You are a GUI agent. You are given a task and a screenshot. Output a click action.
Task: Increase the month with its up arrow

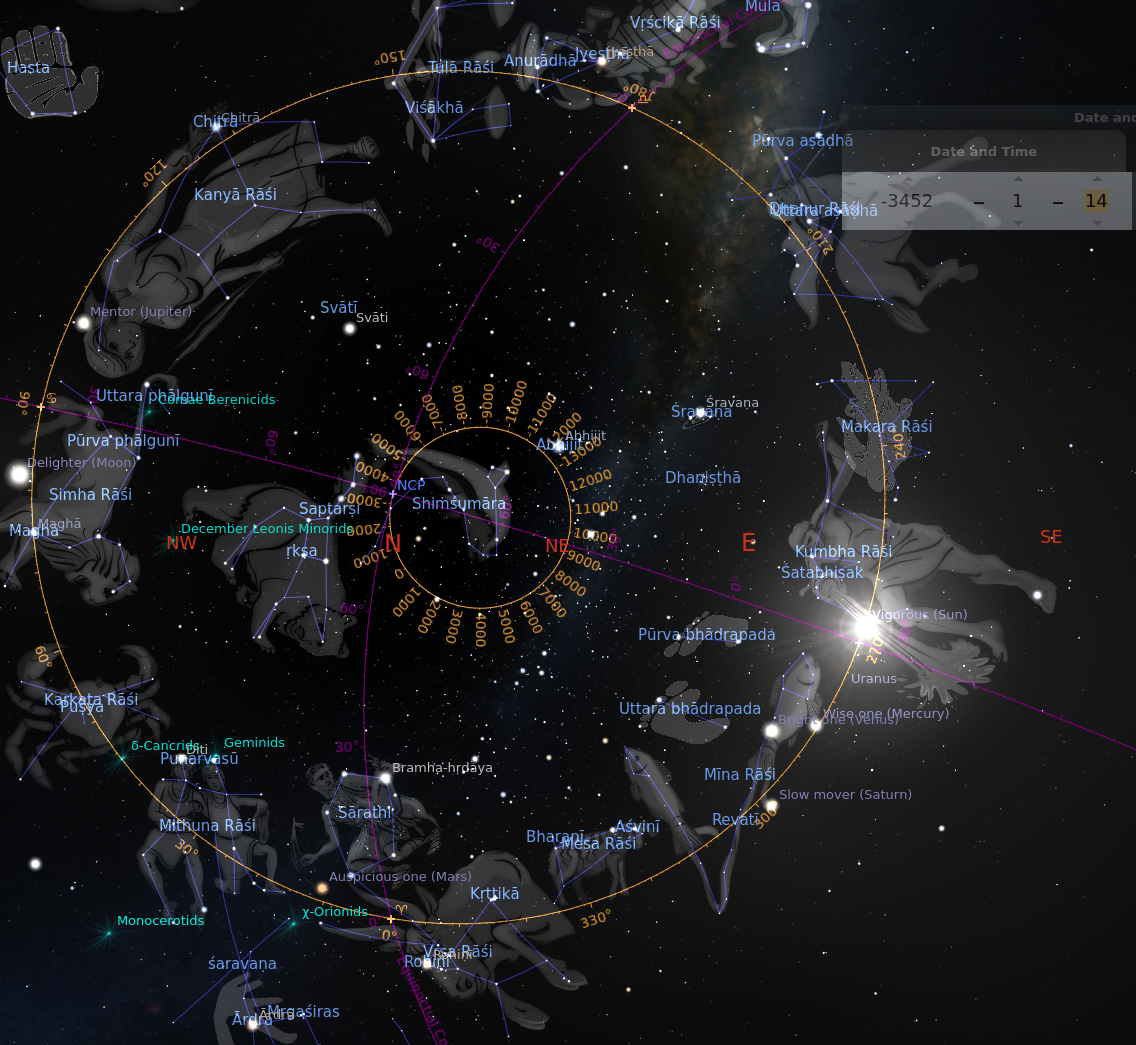(1017, 179)
